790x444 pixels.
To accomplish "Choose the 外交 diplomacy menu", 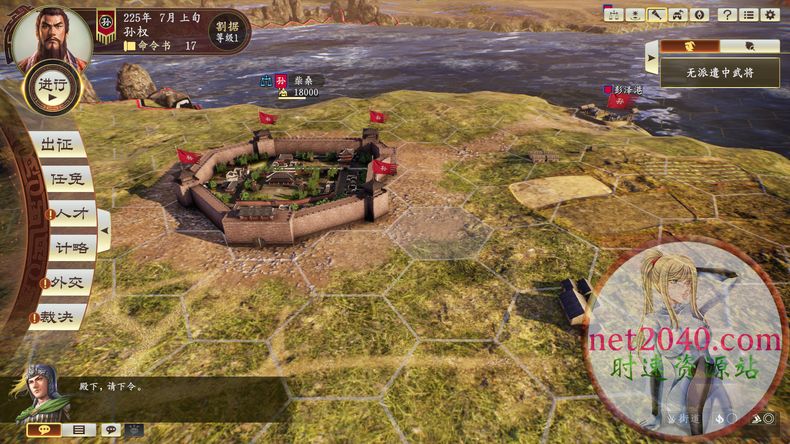I will coord(66,283).
